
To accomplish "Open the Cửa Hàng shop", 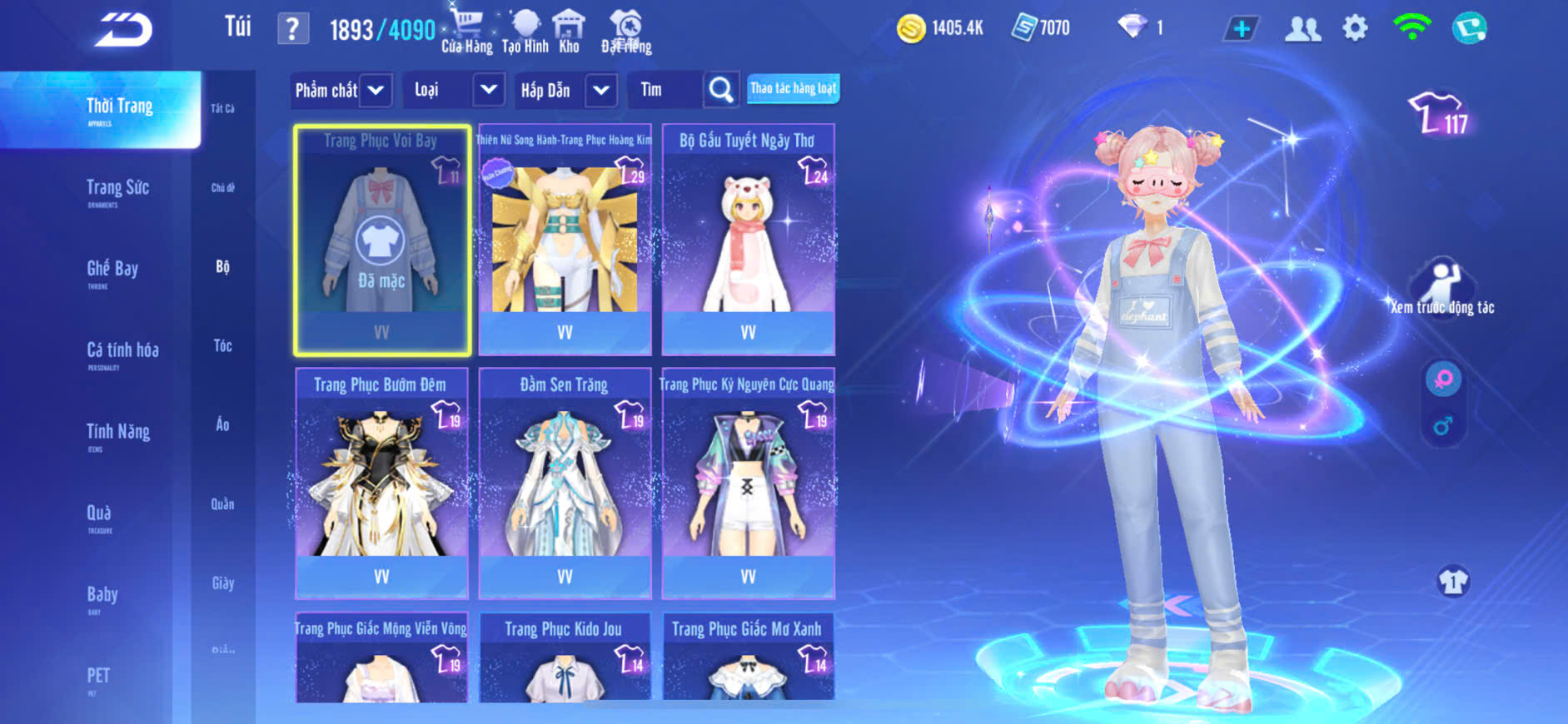I will coord(466,32).
